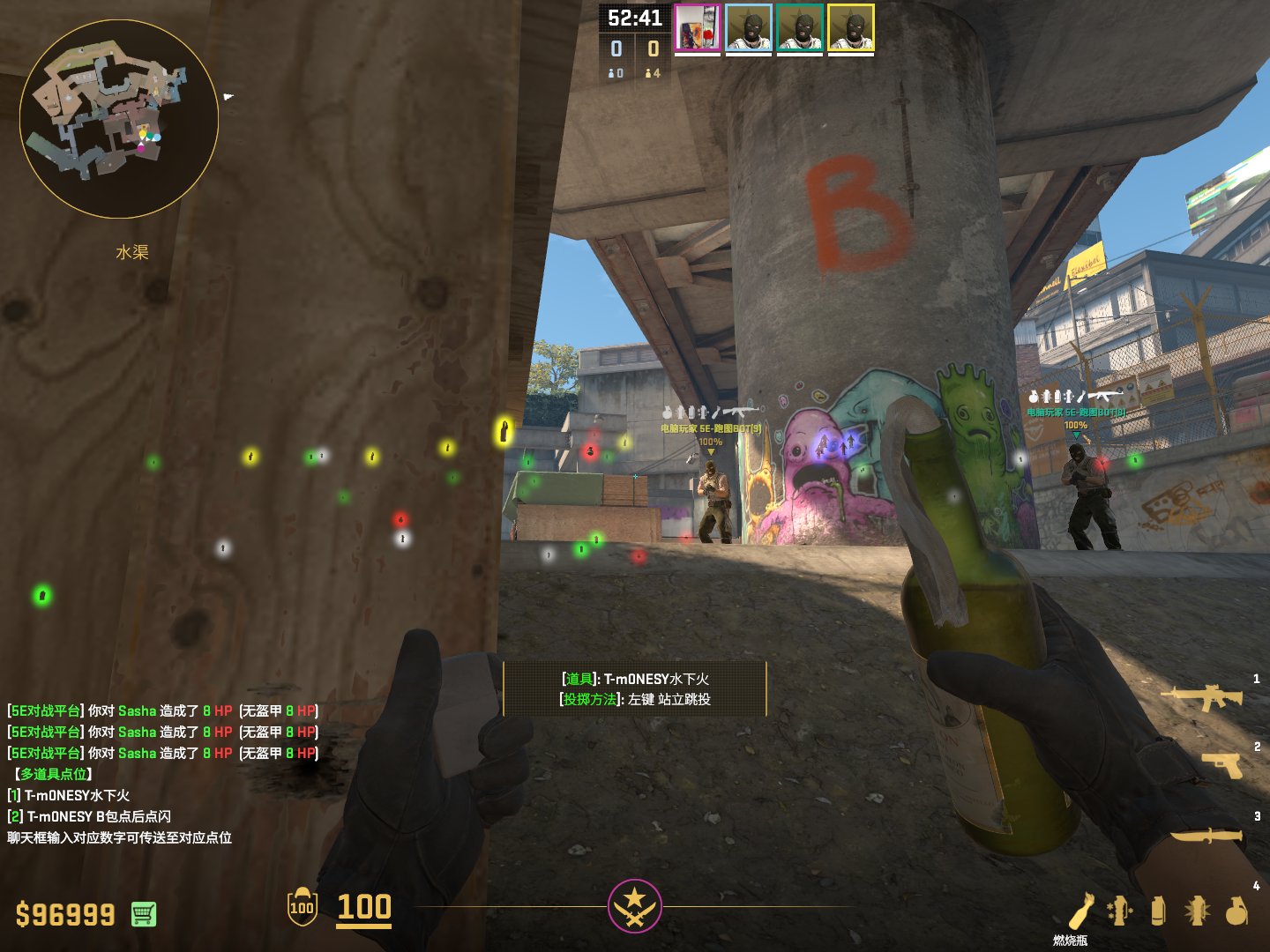Click the circular radar minimap
Screen dimensions: 1270x952
pos(119,119)
